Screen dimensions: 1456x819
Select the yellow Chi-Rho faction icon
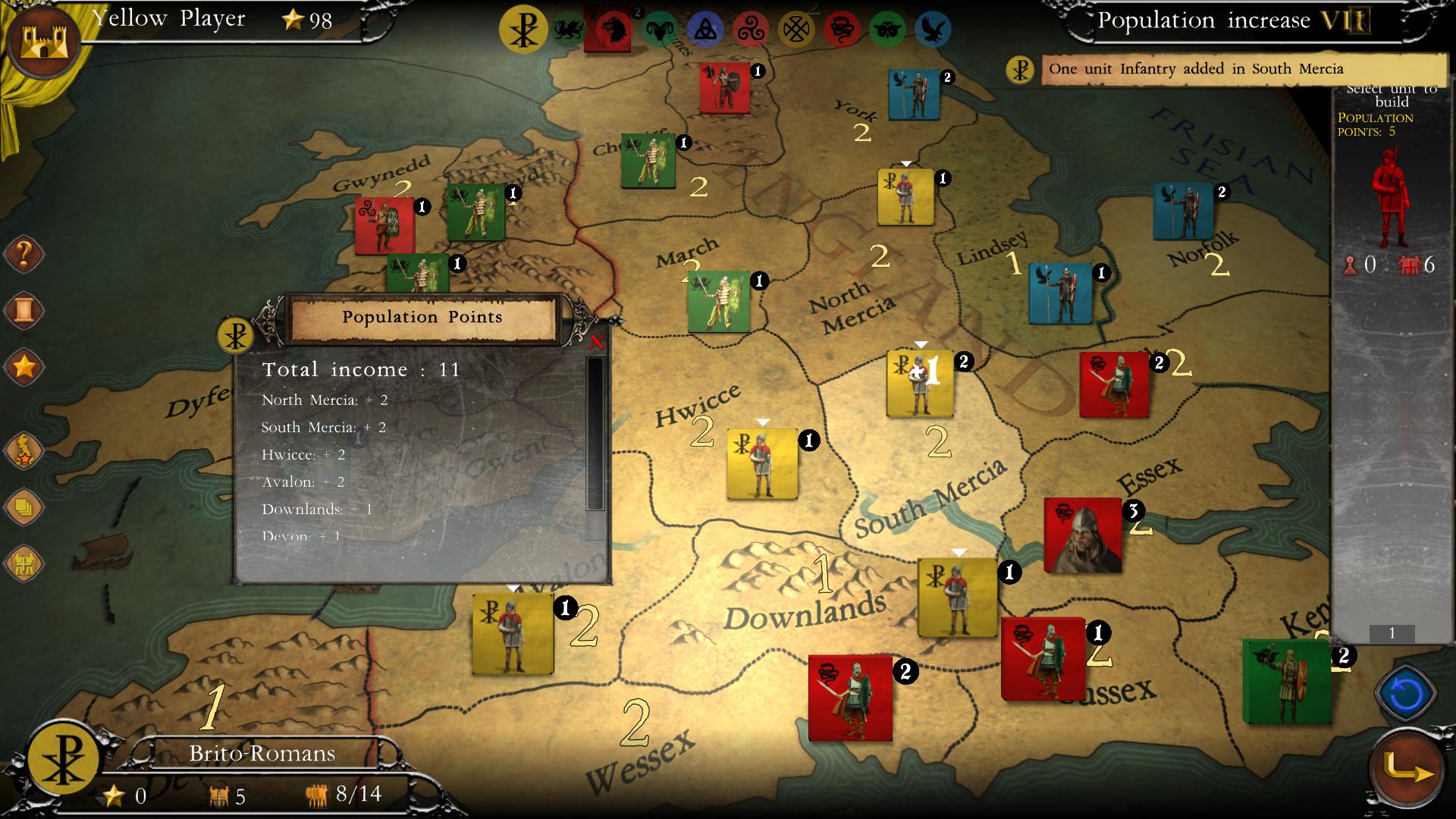tap(523, 25)
